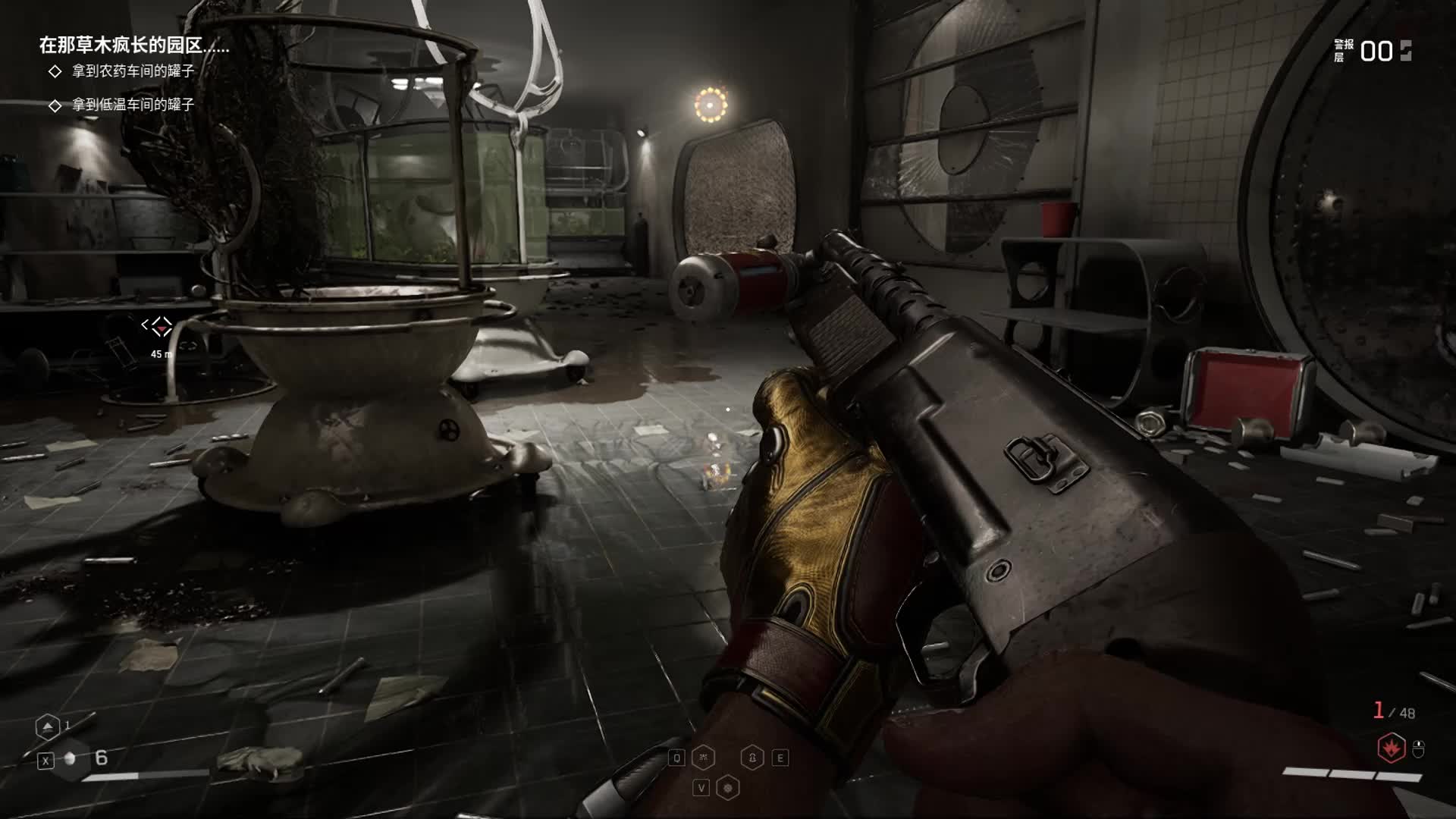Viewport: 1456px width, 819px height.
Task: Click the upward-arrow hexagon icon
Action: pyautogui.click(x=47, y=727)
